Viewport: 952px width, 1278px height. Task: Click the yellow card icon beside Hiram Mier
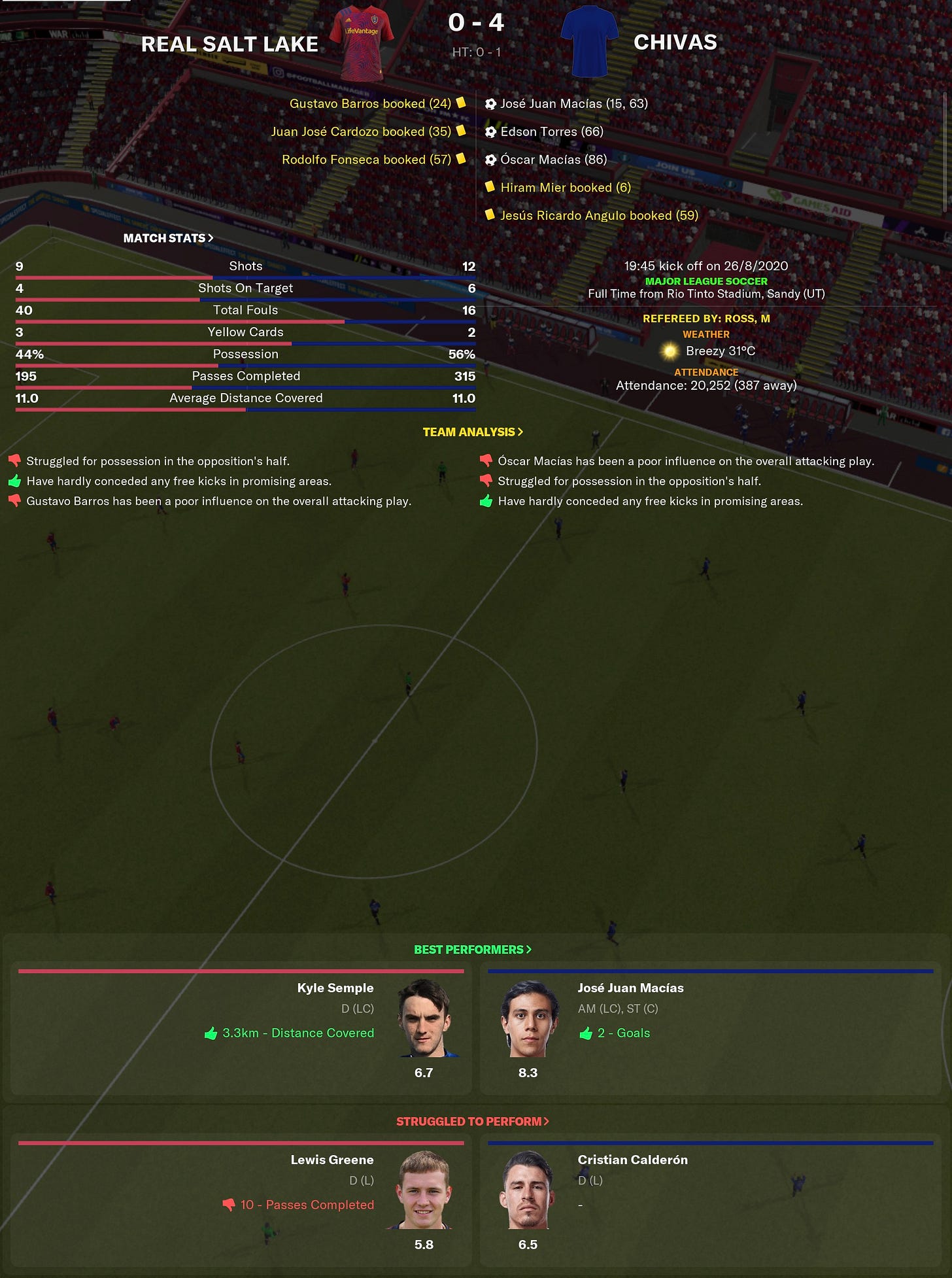pyautogui.click(x=490, y=187)
